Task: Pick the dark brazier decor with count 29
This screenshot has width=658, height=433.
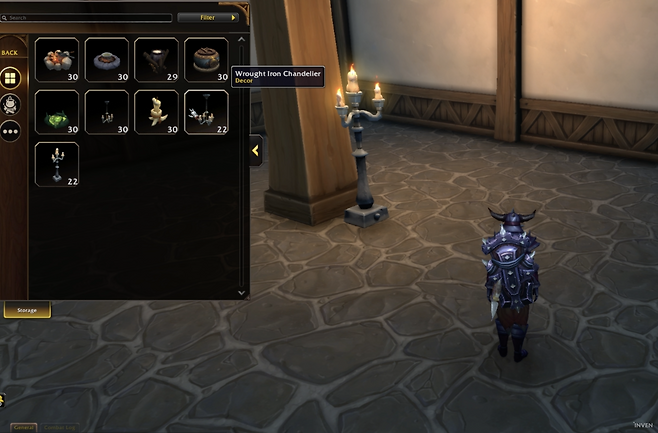Action: 156,60
